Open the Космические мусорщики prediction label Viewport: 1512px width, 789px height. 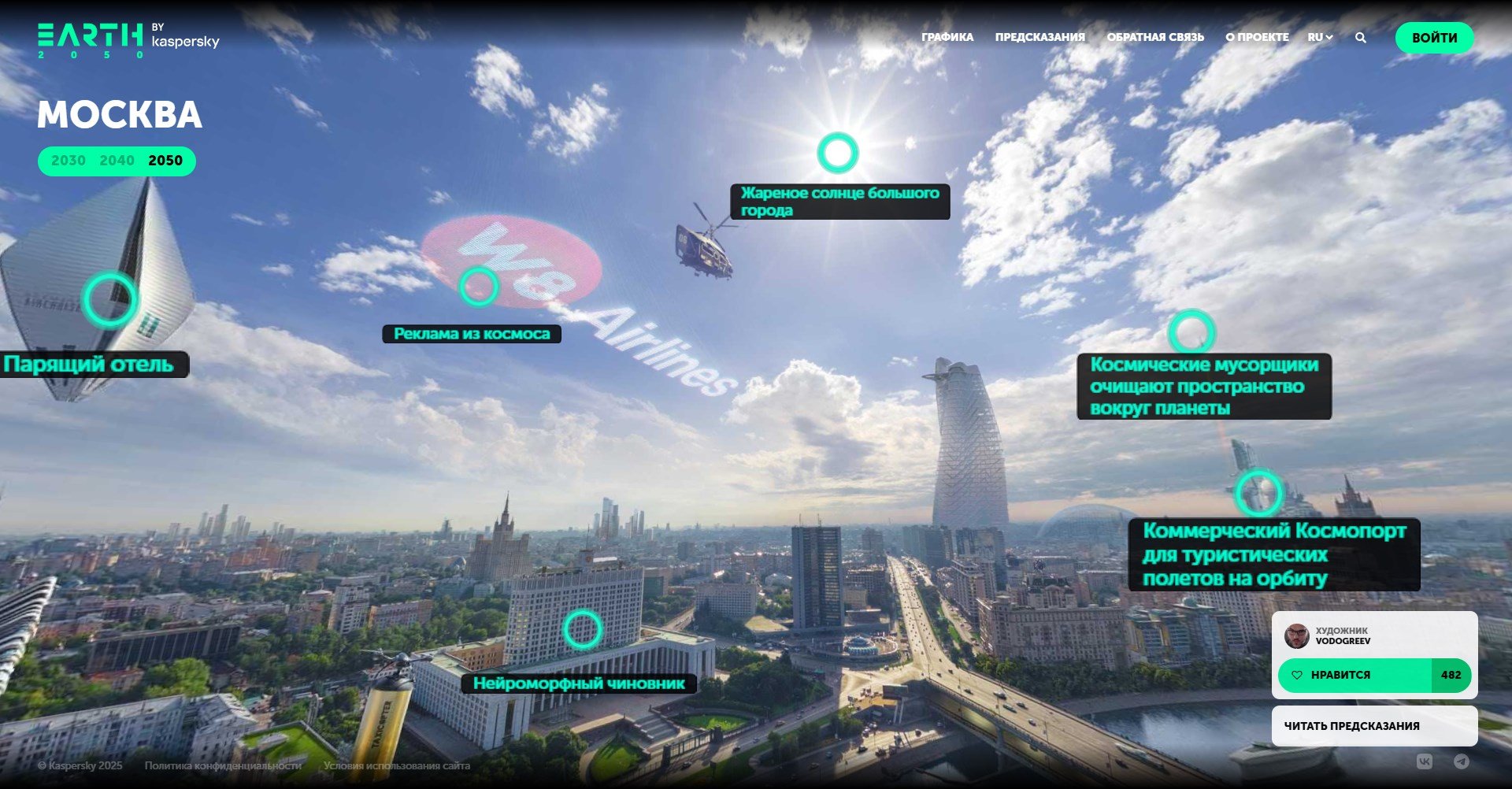pos(1203,387)
